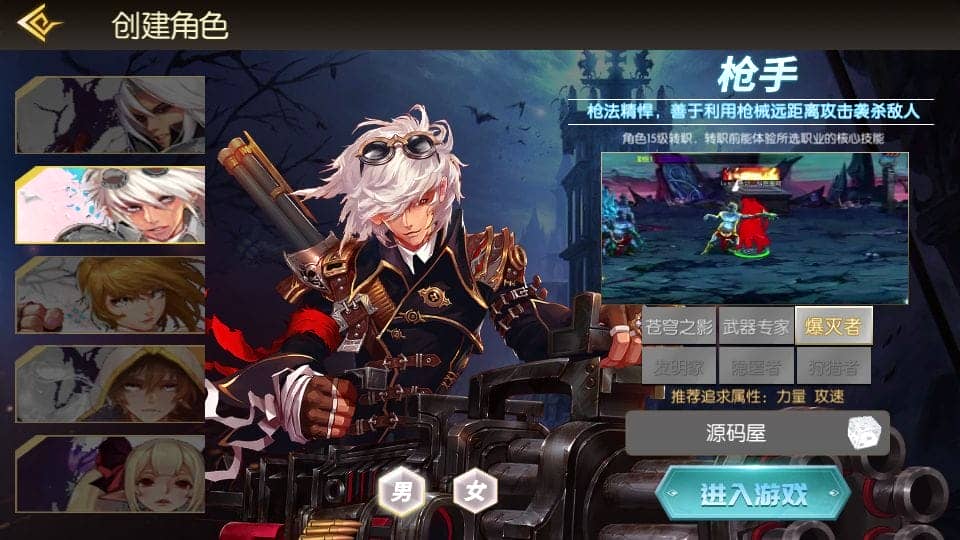Select the hooded brown-haired character portrait
Image resolution: width=960 pixels, height=540 pixels.
(111, 384)
